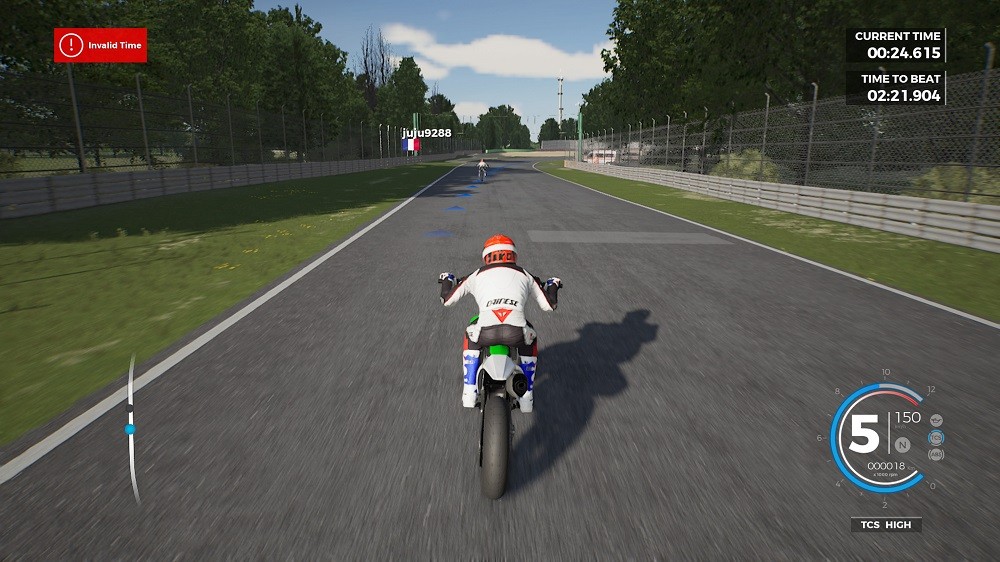Select the juju9288 player name tag

(x=427, y=132)
